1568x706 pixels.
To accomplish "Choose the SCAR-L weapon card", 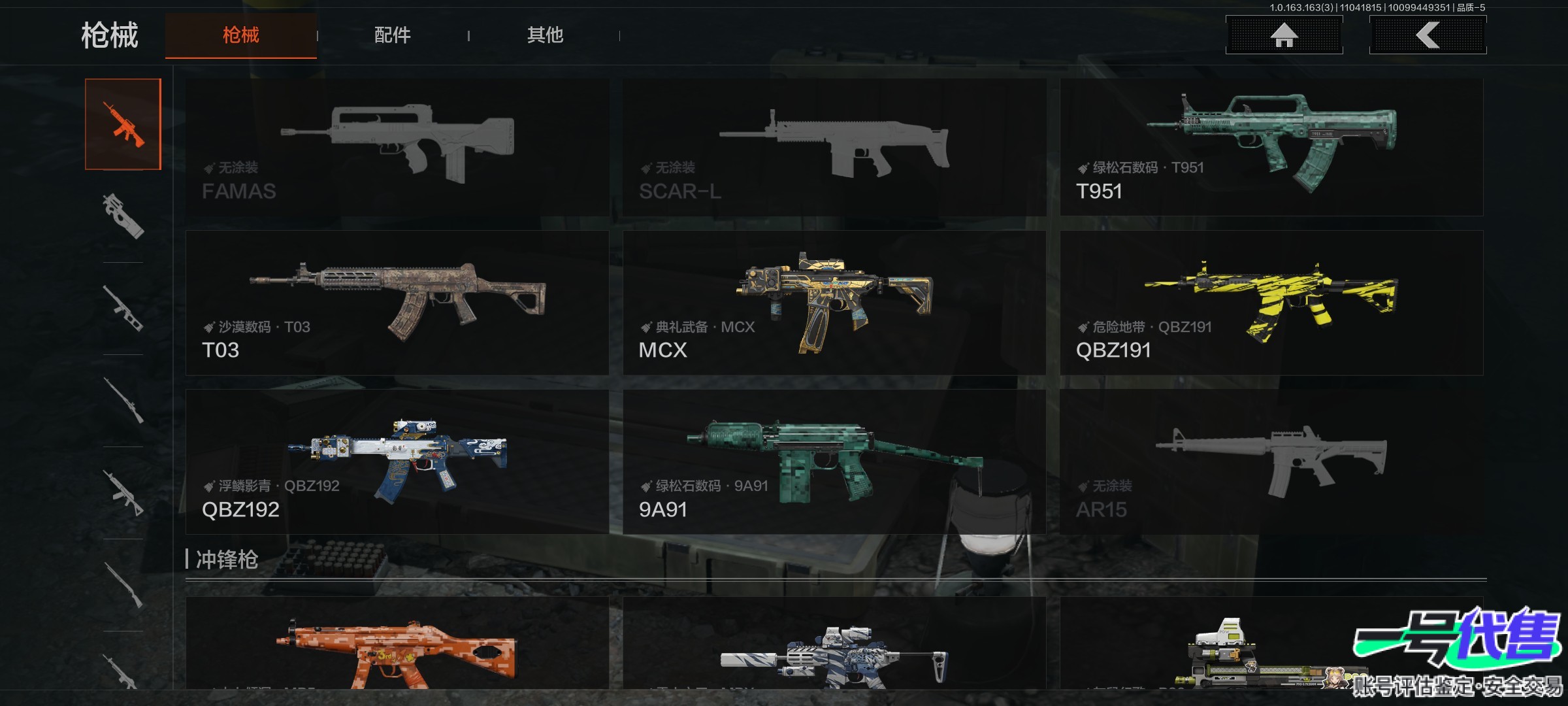I will (834, 148).
